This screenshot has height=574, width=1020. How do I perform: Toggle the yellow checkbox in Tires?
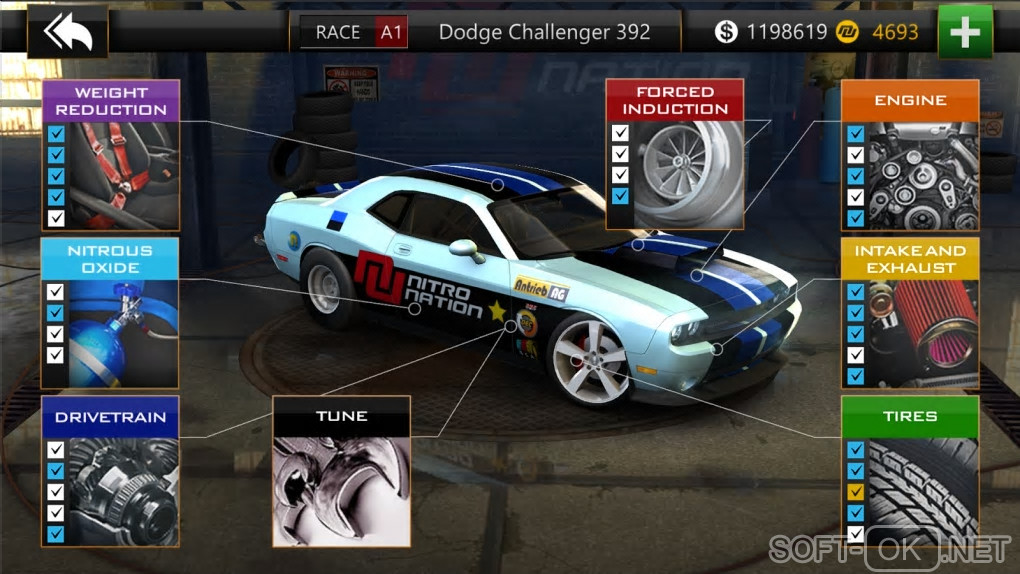(855, 492)
